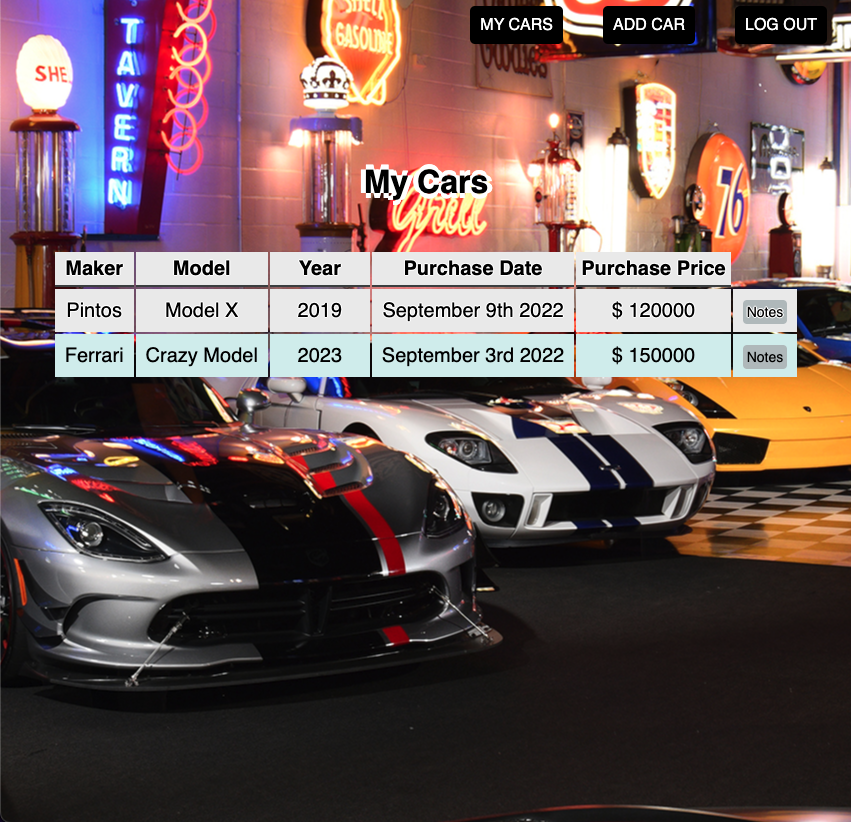Click the Purchase Price column header
The image size is (851, 822).
(653, 268)
